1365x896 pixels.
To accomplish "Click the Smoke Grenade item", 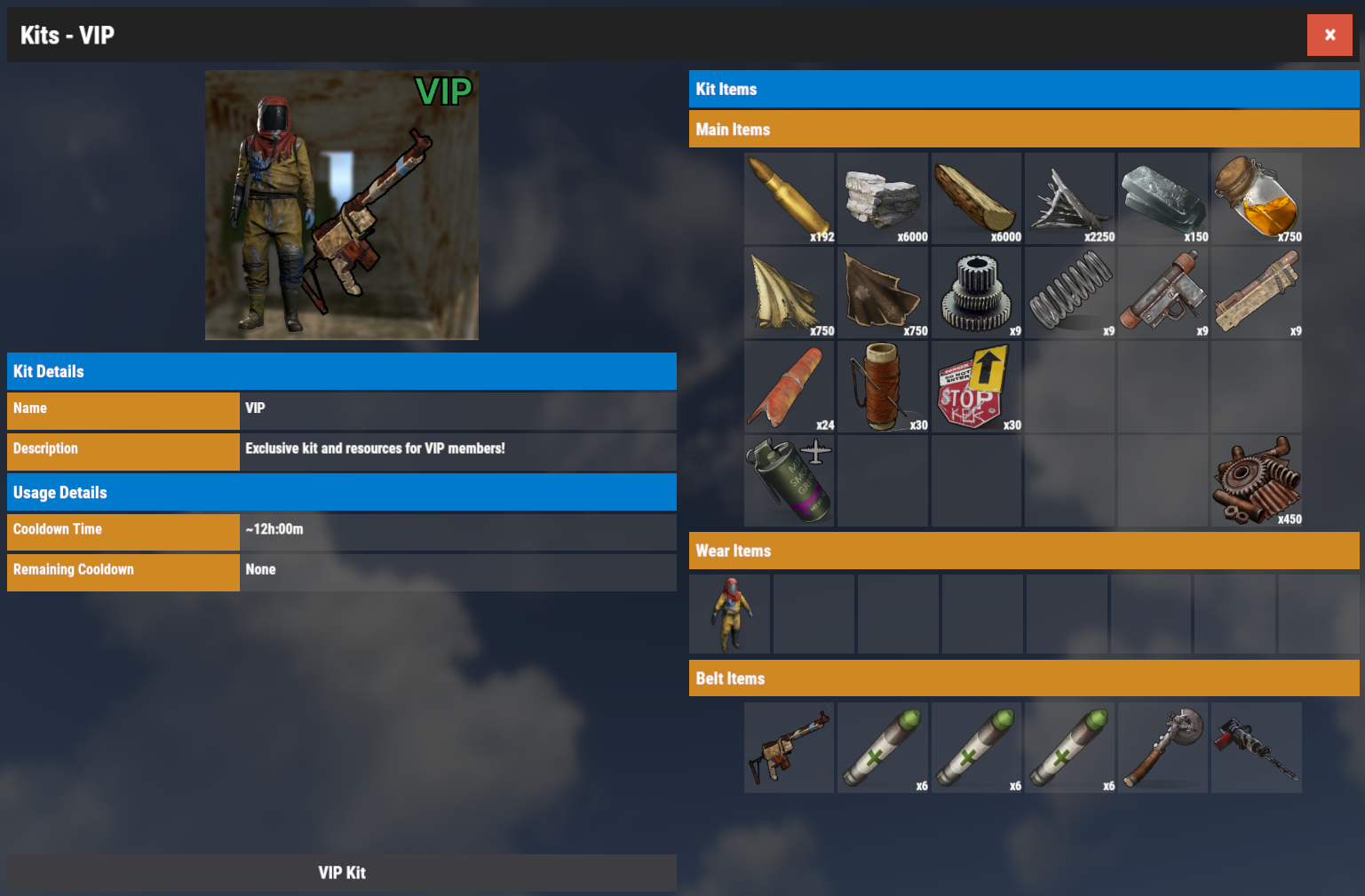I will 789,480.
